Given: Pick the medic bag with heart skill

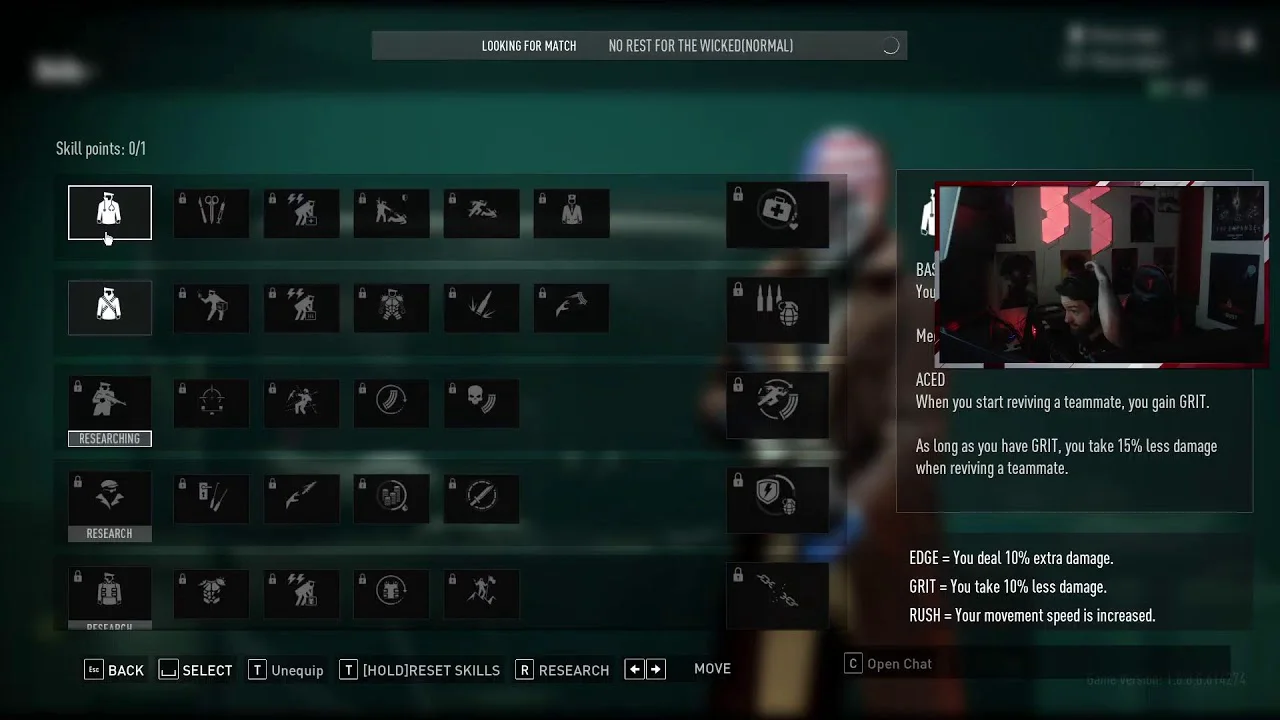Looking at the screenshot, I should [x=777, y=214].
